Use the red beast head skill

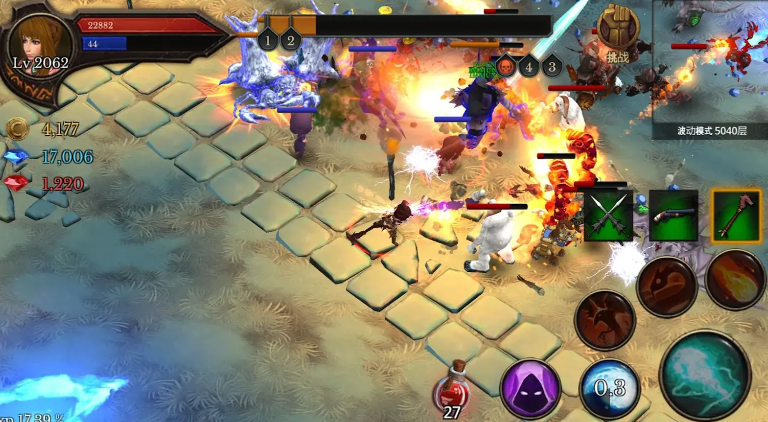pyautogui.click(x=667, y=287)
